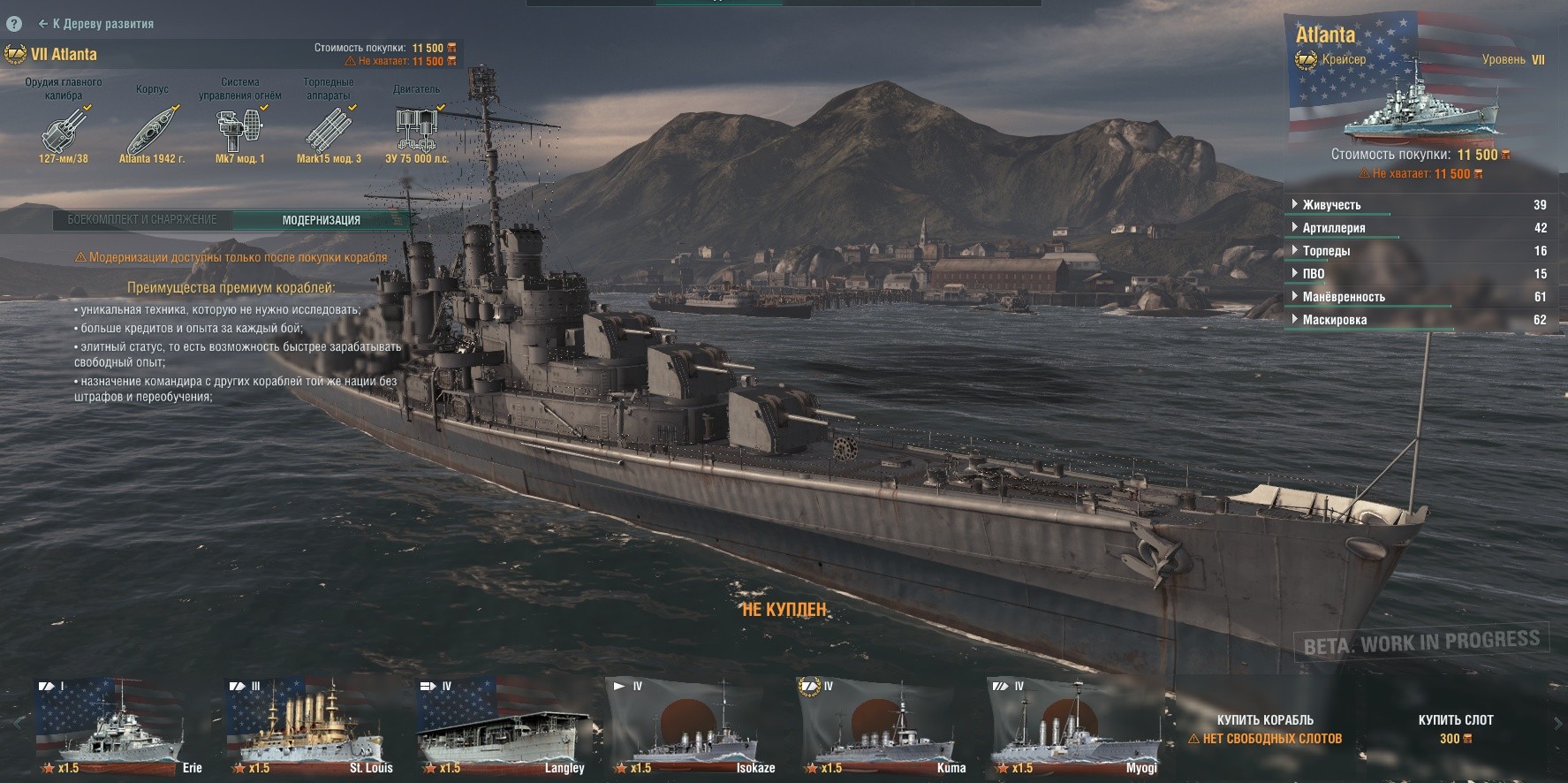1568x783 pixels.
Task: Select the Erie ship in the carousel
Action: click(x=119, y=726)
